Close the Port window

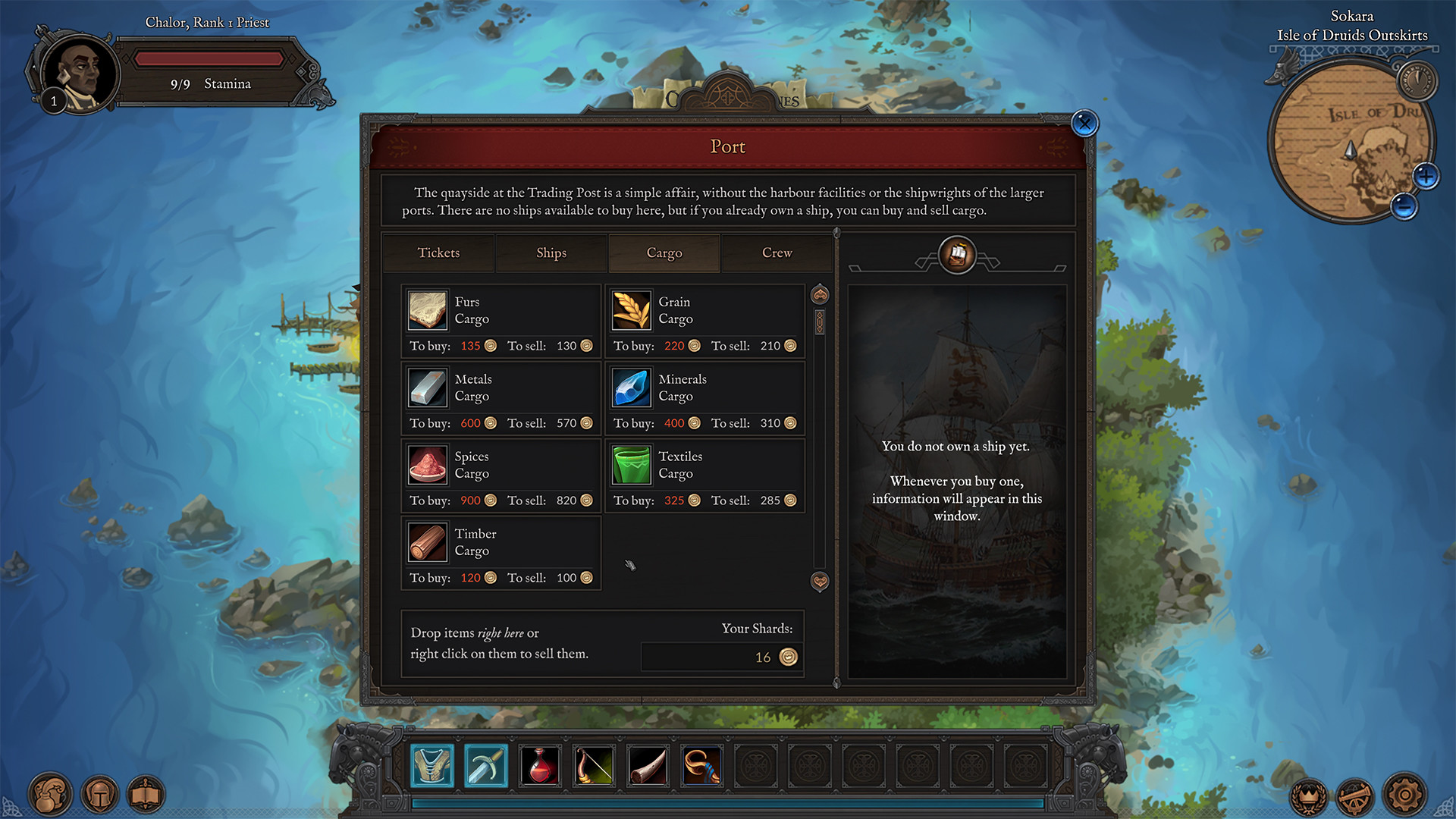pos(1084,123)
